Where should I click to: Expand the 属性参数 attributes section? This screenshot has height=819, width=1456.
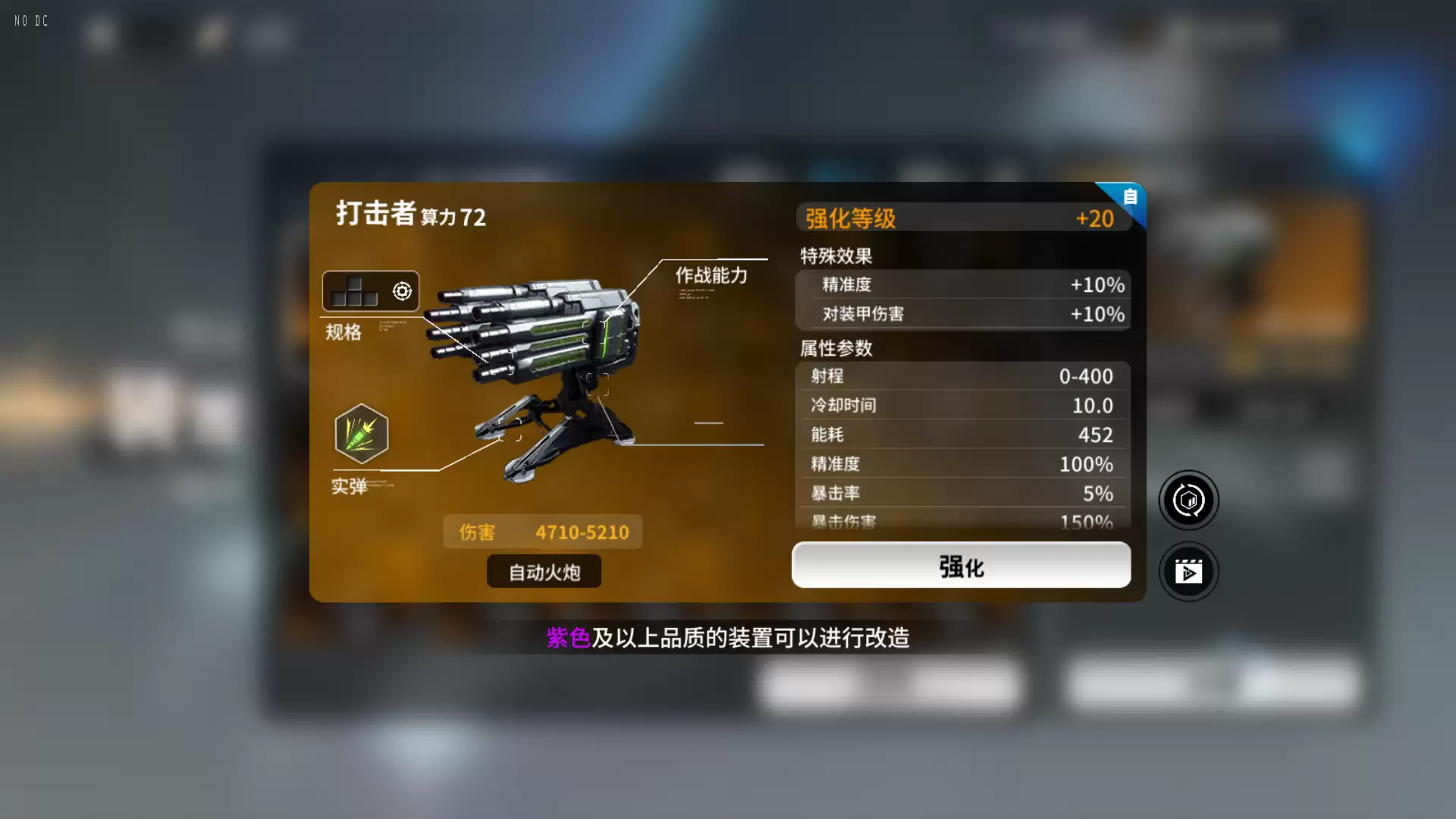point(834,349)
